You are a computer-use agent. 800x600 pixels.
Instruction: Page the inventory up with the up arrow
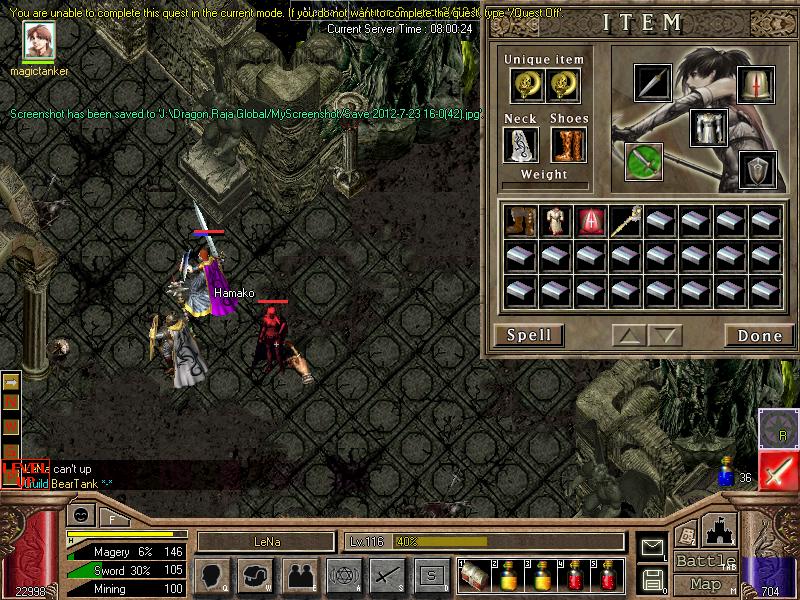pyautogui.click(x=630, y=336)
